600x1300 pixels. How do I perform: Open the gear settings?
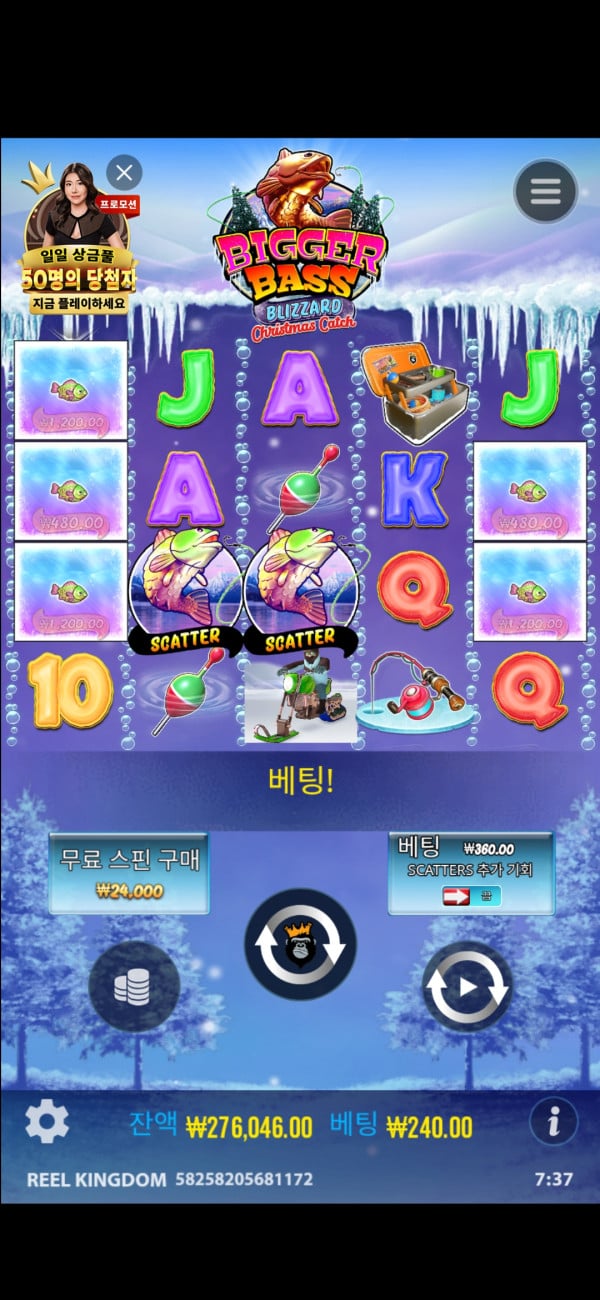pyautogui.click(x=46, y=1122)
